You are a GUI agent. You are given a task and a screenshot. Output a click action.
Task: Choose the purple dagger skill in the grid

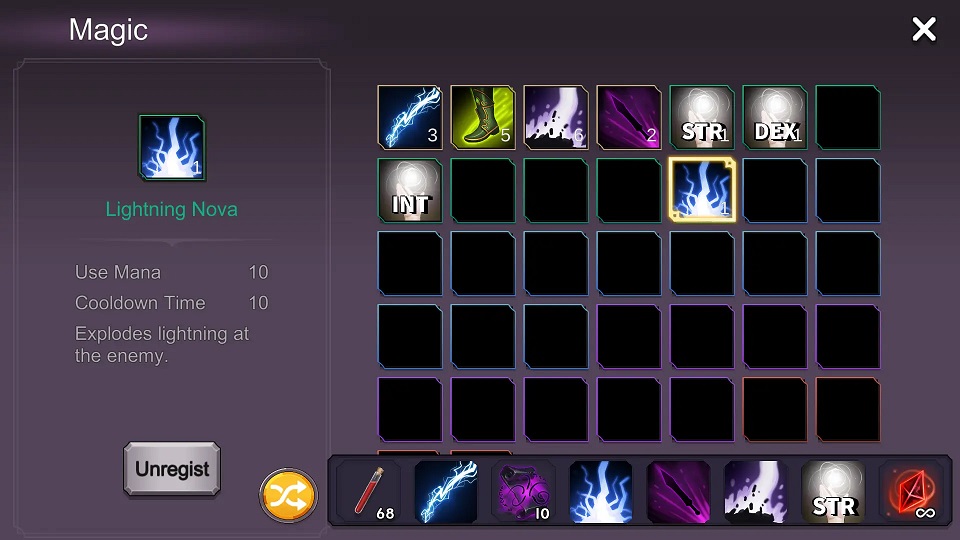click(x=629, y=118)
